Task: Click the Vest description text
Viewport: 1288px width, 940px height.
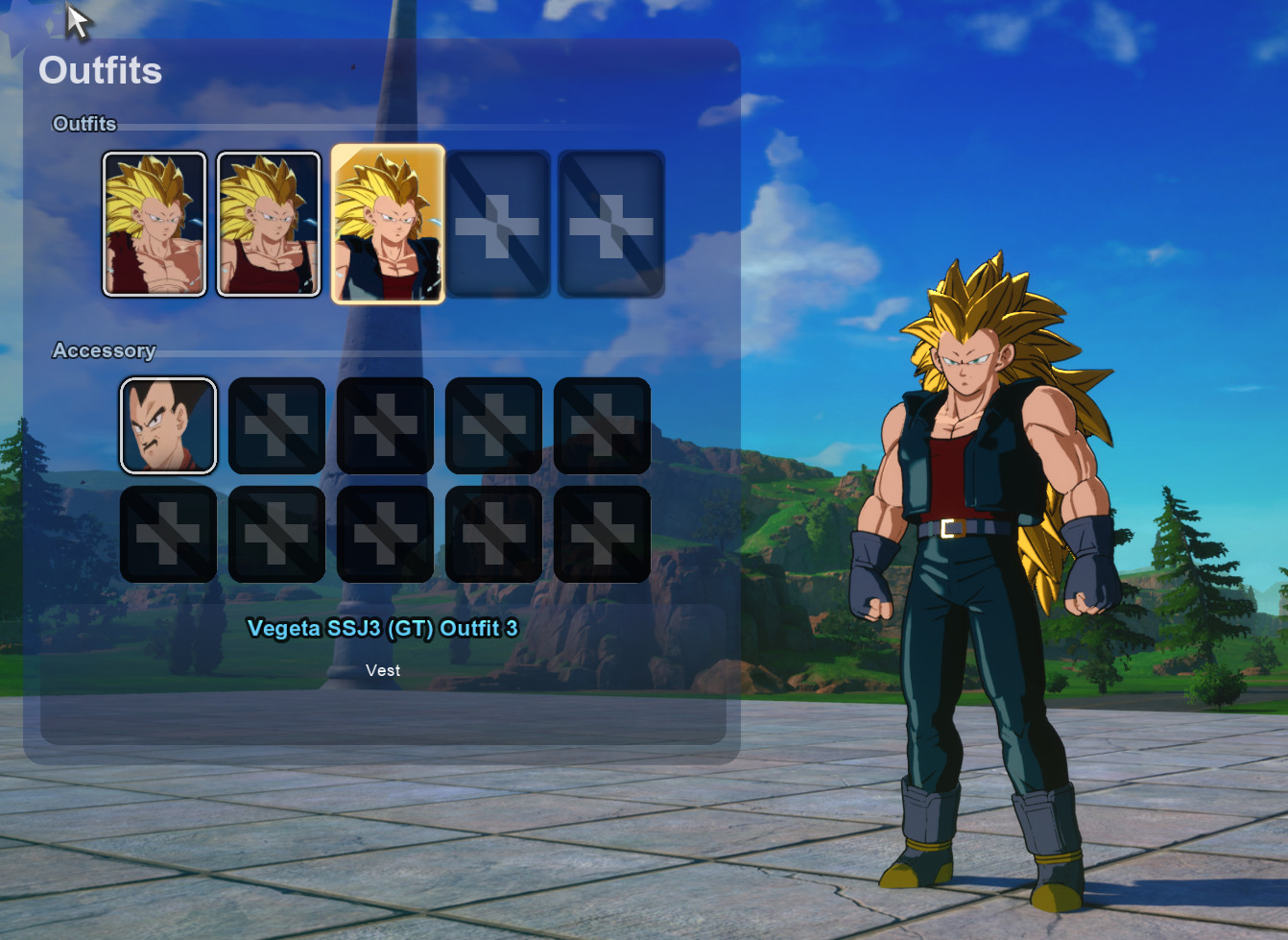Action: point(383,670)
